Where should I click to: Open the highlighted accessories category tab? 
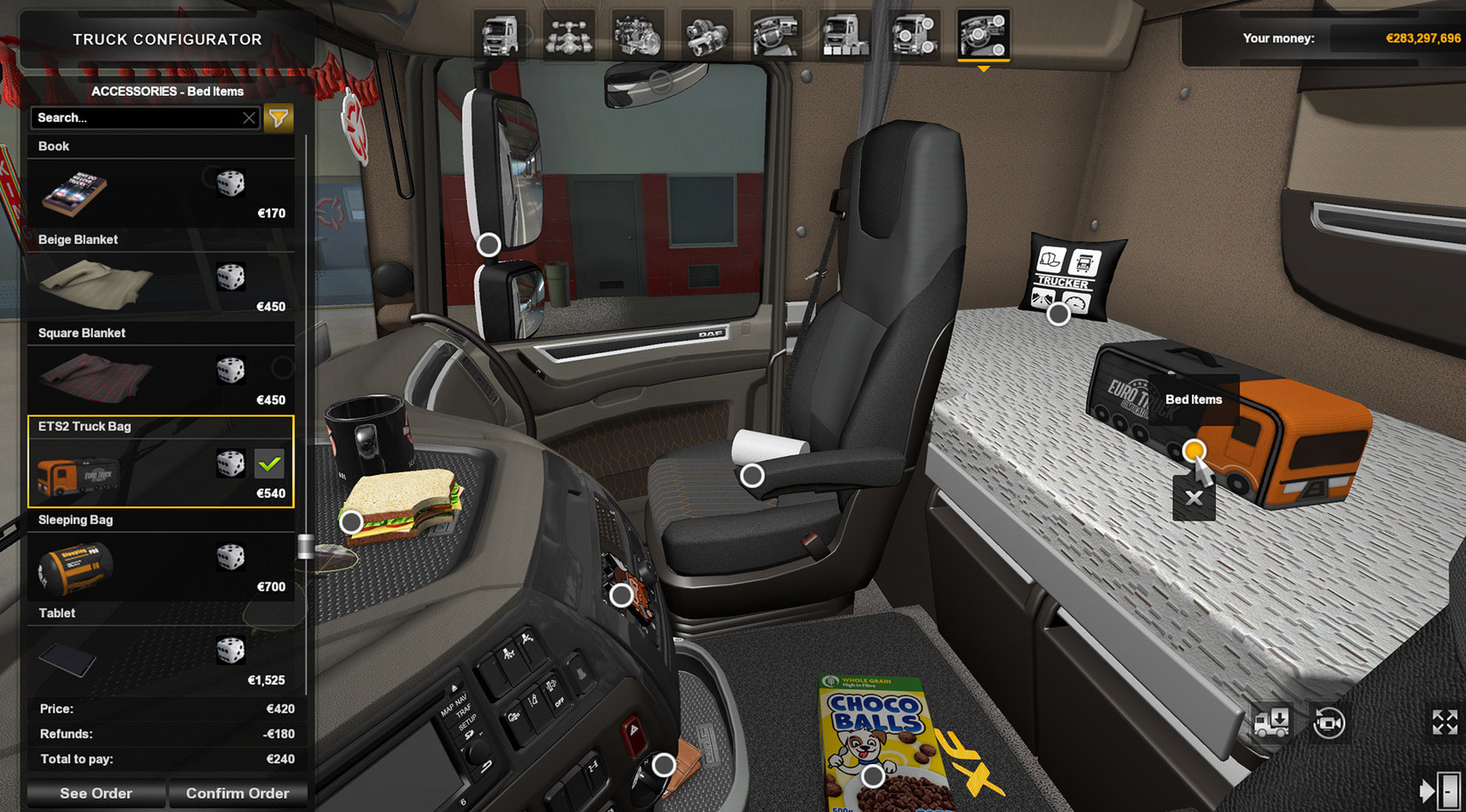(982, 36)
